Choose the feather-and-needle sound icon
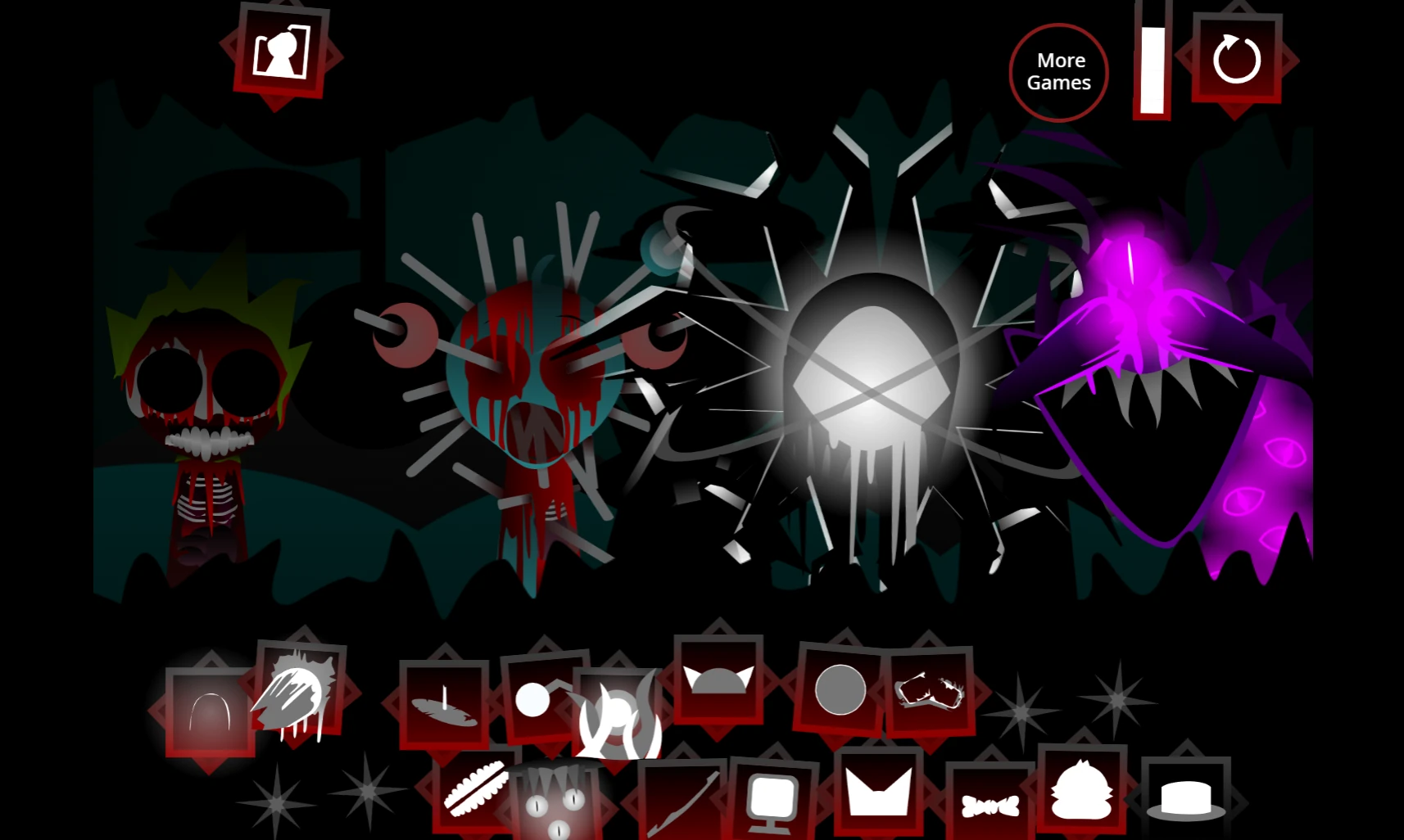 point(446,709)
